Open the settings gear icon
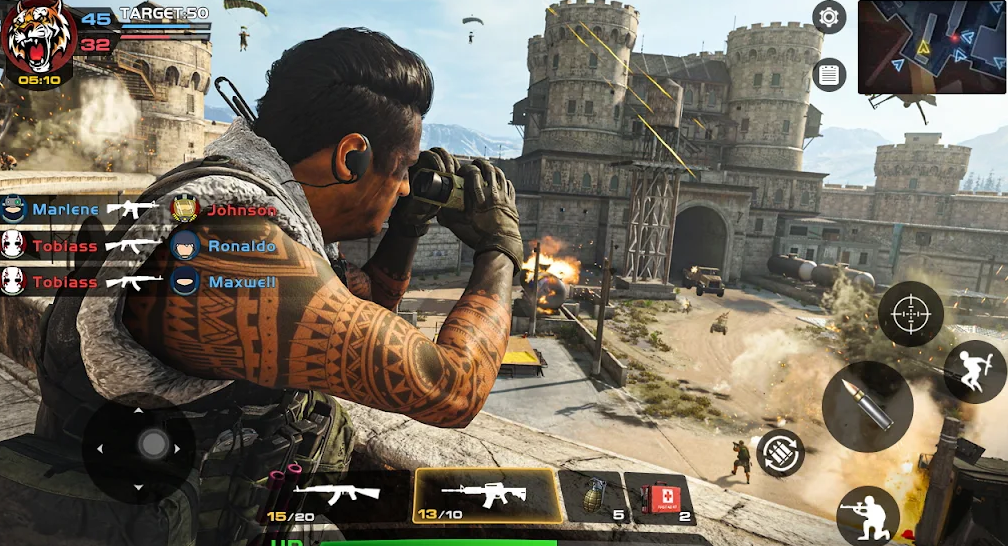The image size is (1008, 546). click(829, 17)
